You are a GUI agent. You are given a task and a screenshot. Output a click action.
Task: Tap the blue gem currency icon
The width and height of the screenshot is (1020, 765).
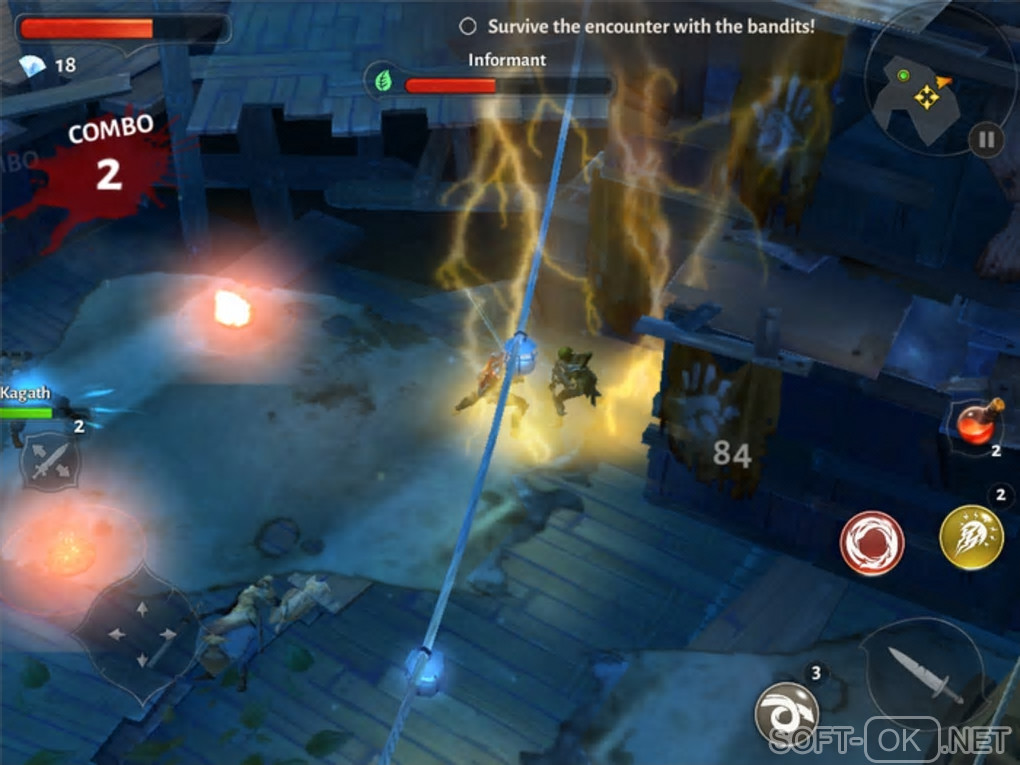[32, 66]
